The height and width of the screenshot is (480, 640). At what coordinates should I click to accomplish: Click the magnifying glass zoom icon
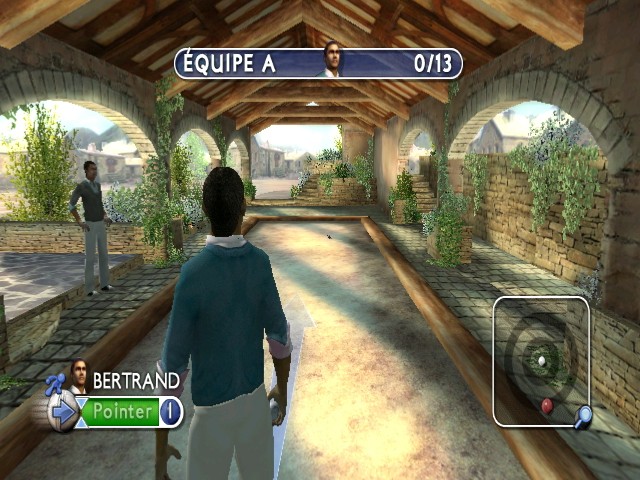click(x=581, y=415)
